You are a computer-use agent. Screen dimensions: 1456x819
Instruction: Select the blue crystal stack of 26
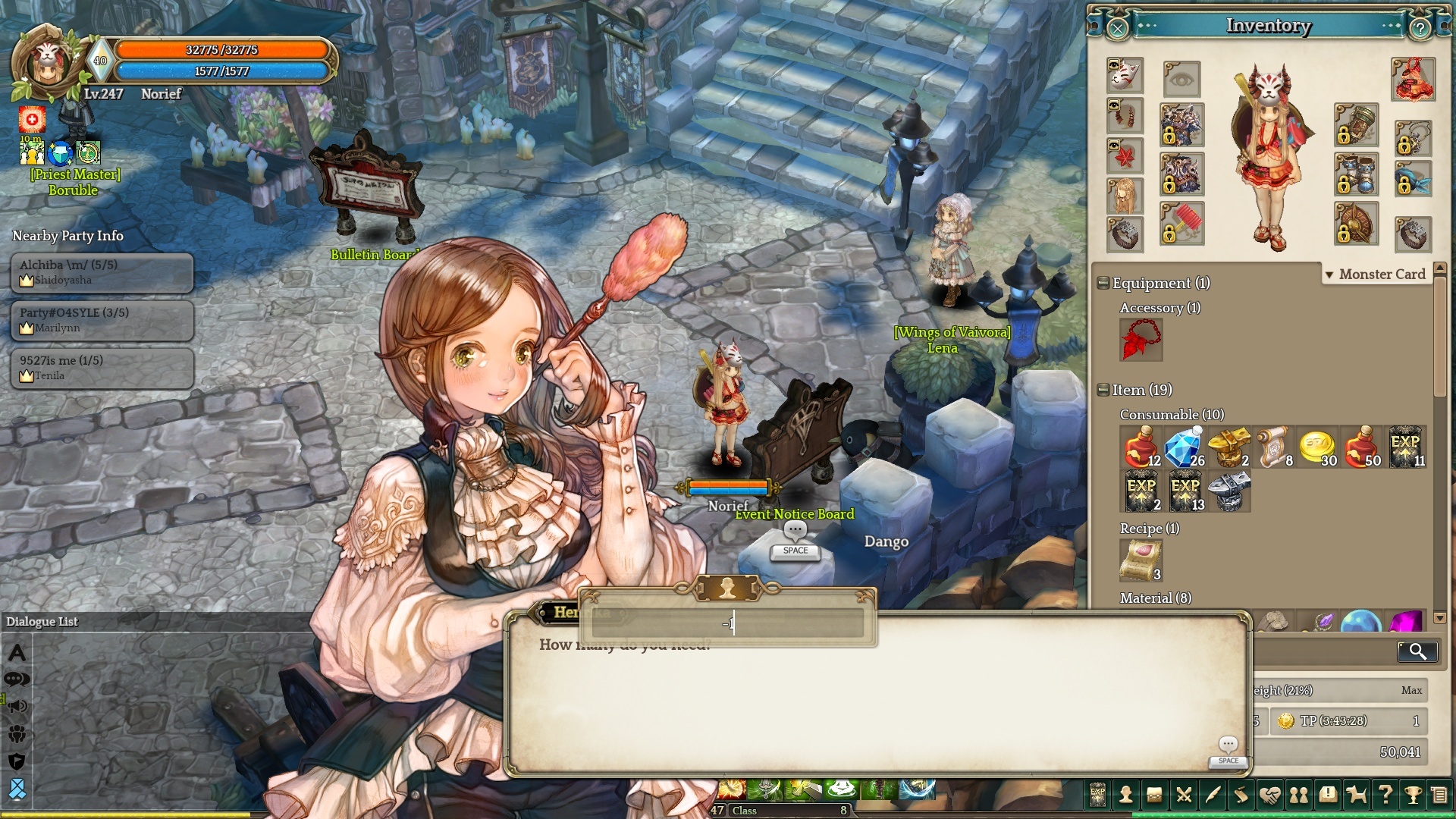[1185, 447]
